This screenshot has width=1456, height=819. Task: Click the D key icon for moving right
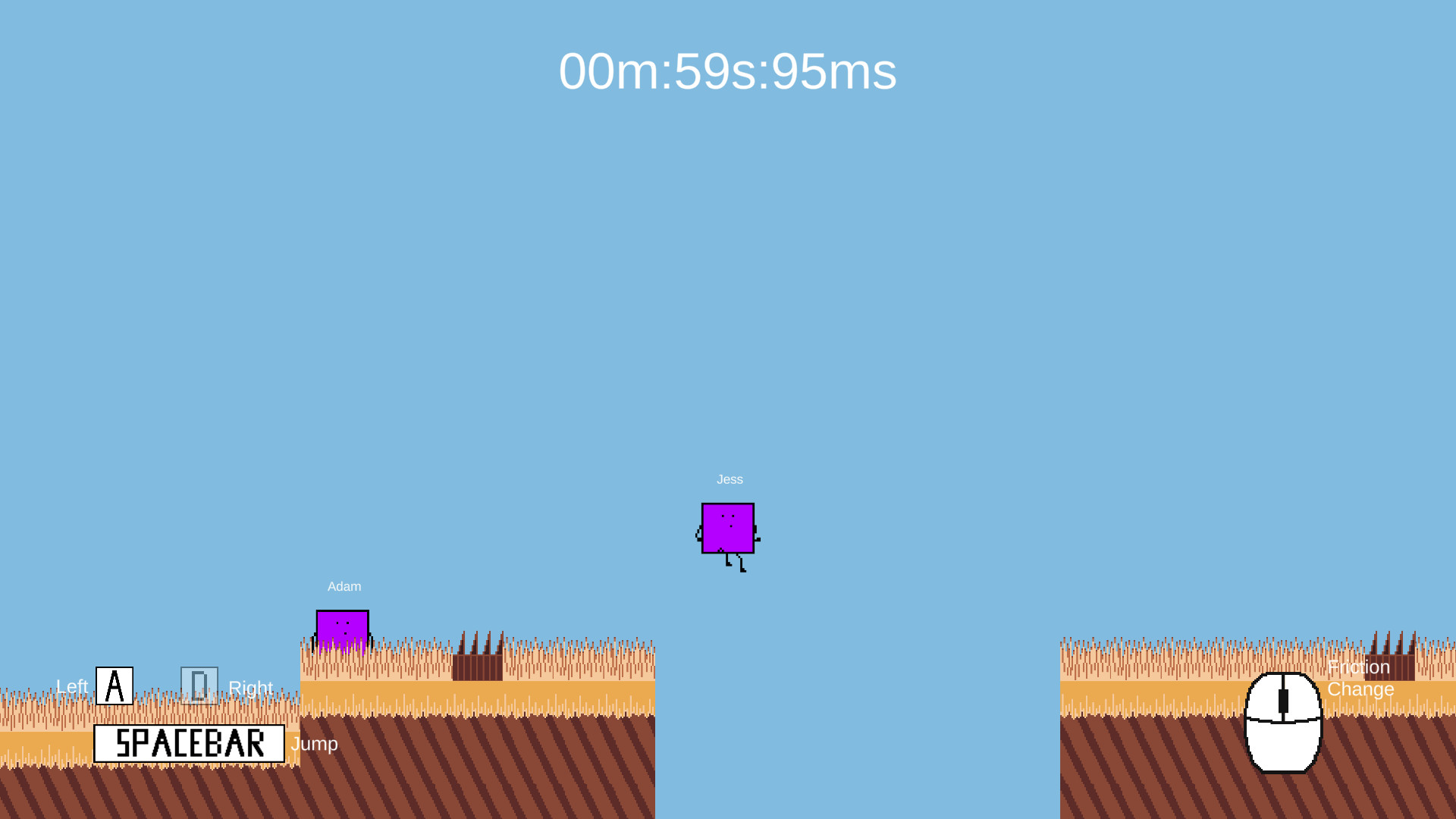199,685
